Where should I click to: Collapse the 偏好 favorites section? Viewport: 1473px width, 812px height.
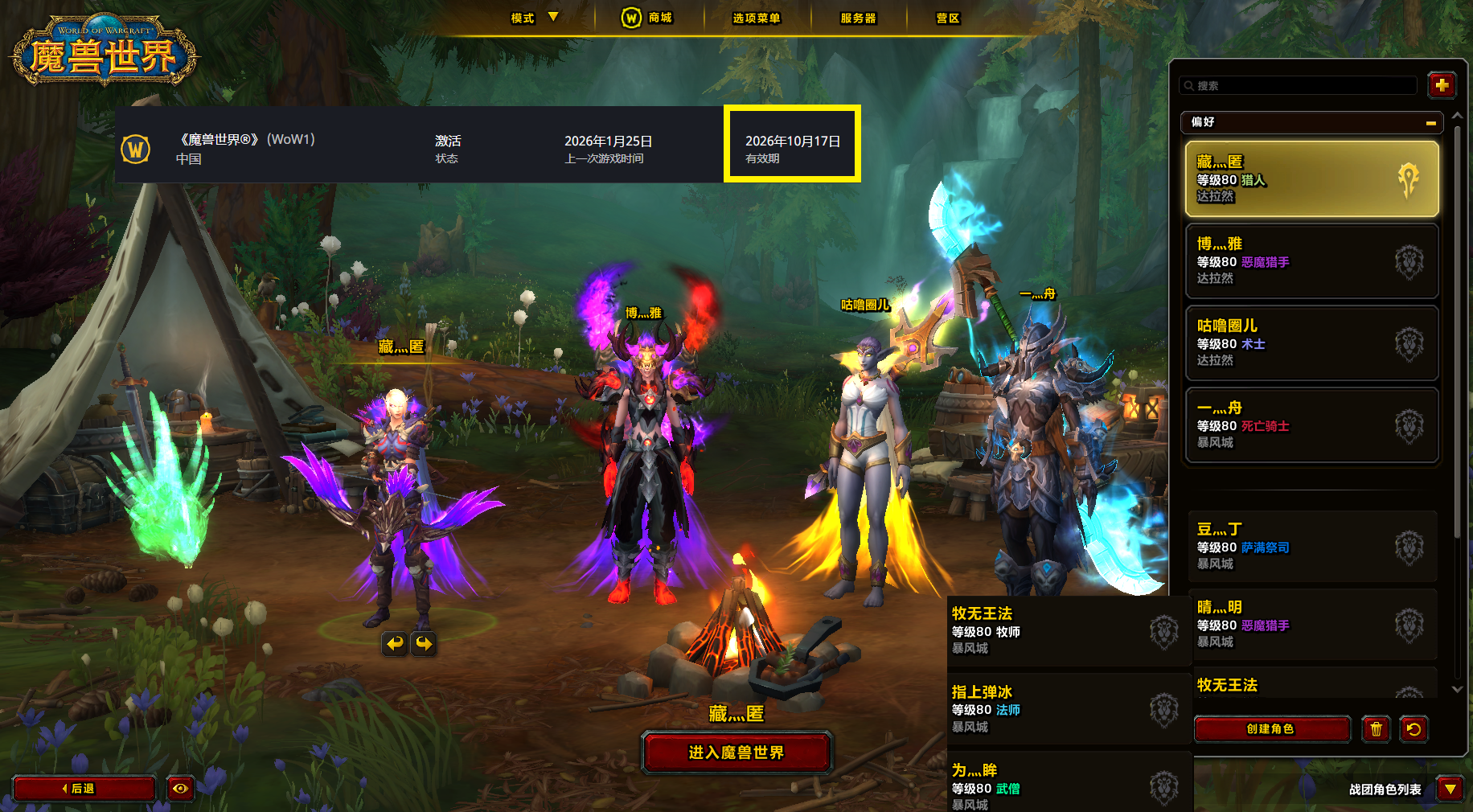pos(1430,123)
